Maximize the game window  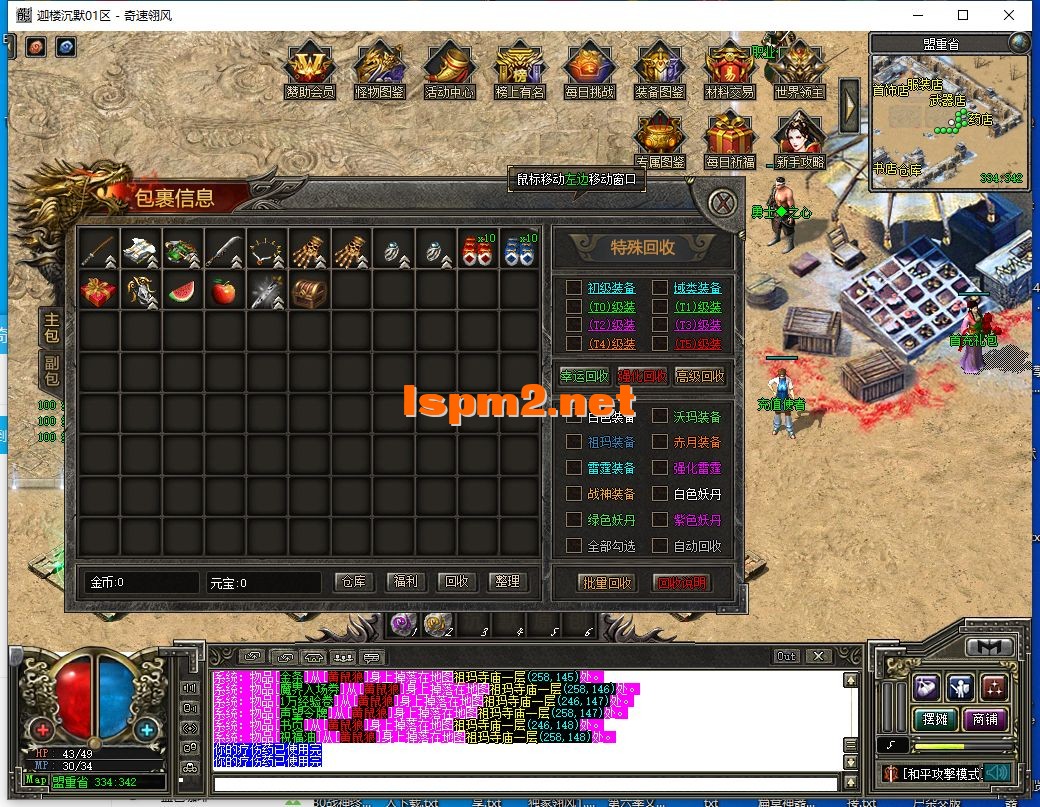coord(963,15)
